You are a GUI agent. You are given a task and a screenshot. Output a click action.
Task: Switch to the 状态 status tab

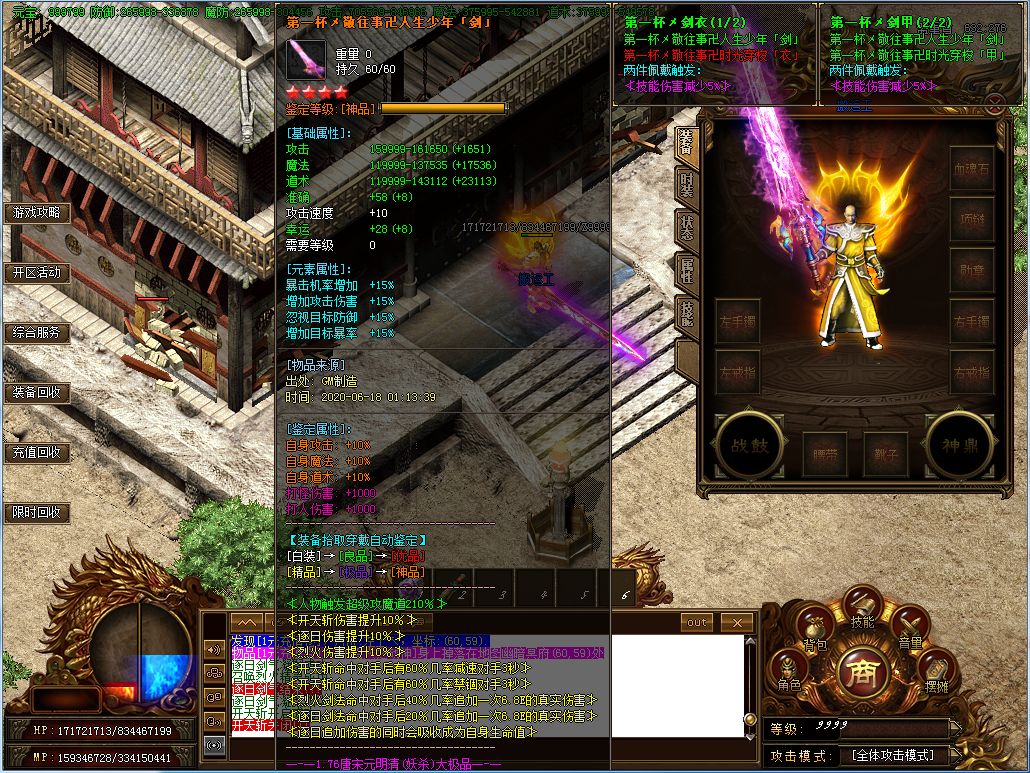686,229
